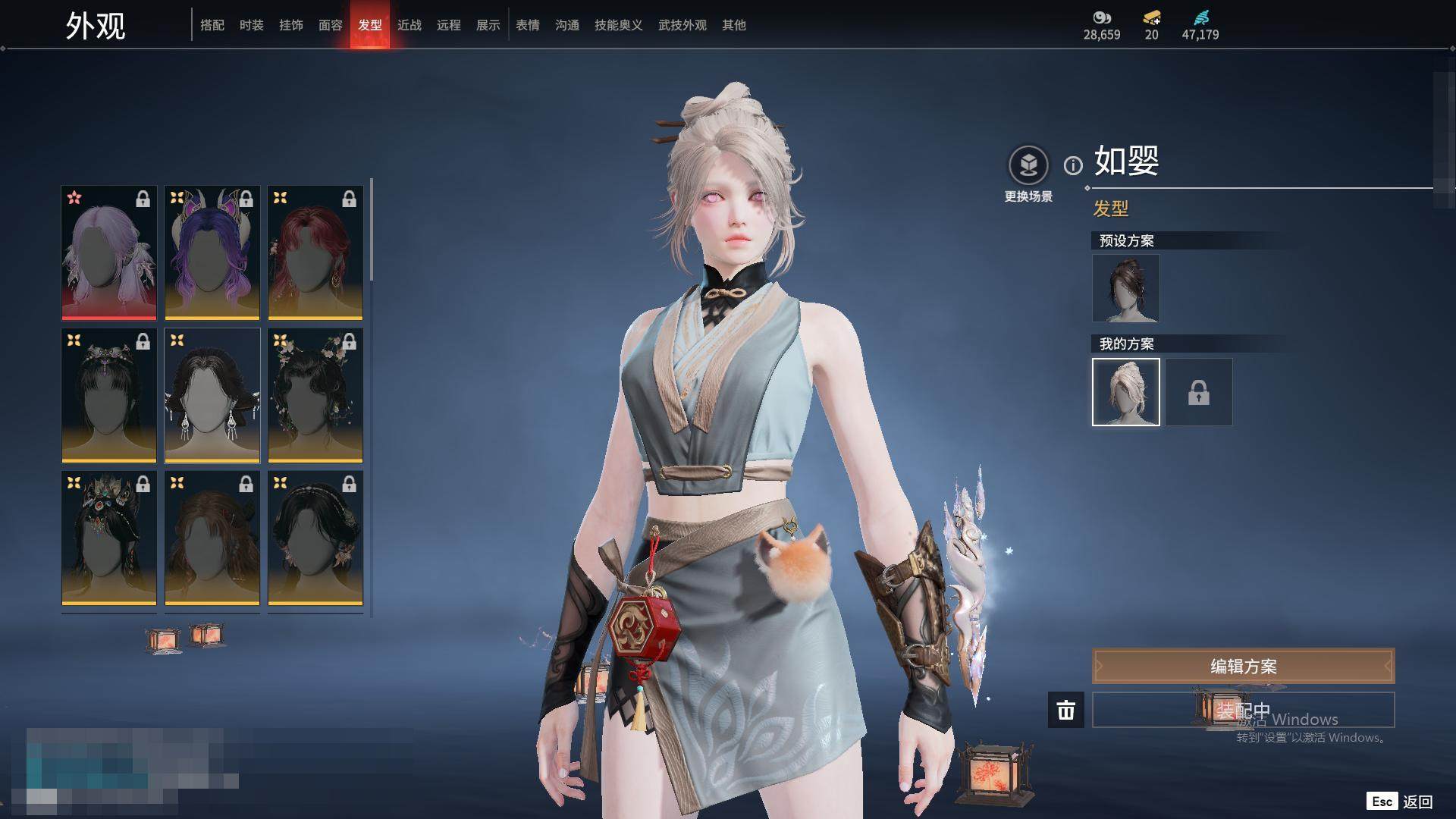Open 编辑方案 to edit the scheme

pyautogui.click(x=1243, y=667)
